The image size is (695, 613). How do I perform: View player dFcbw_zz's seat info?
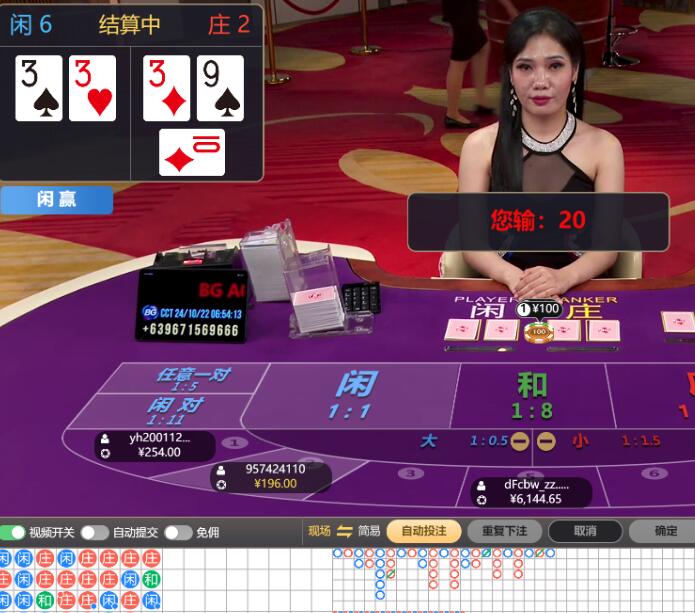click(532, 491)
